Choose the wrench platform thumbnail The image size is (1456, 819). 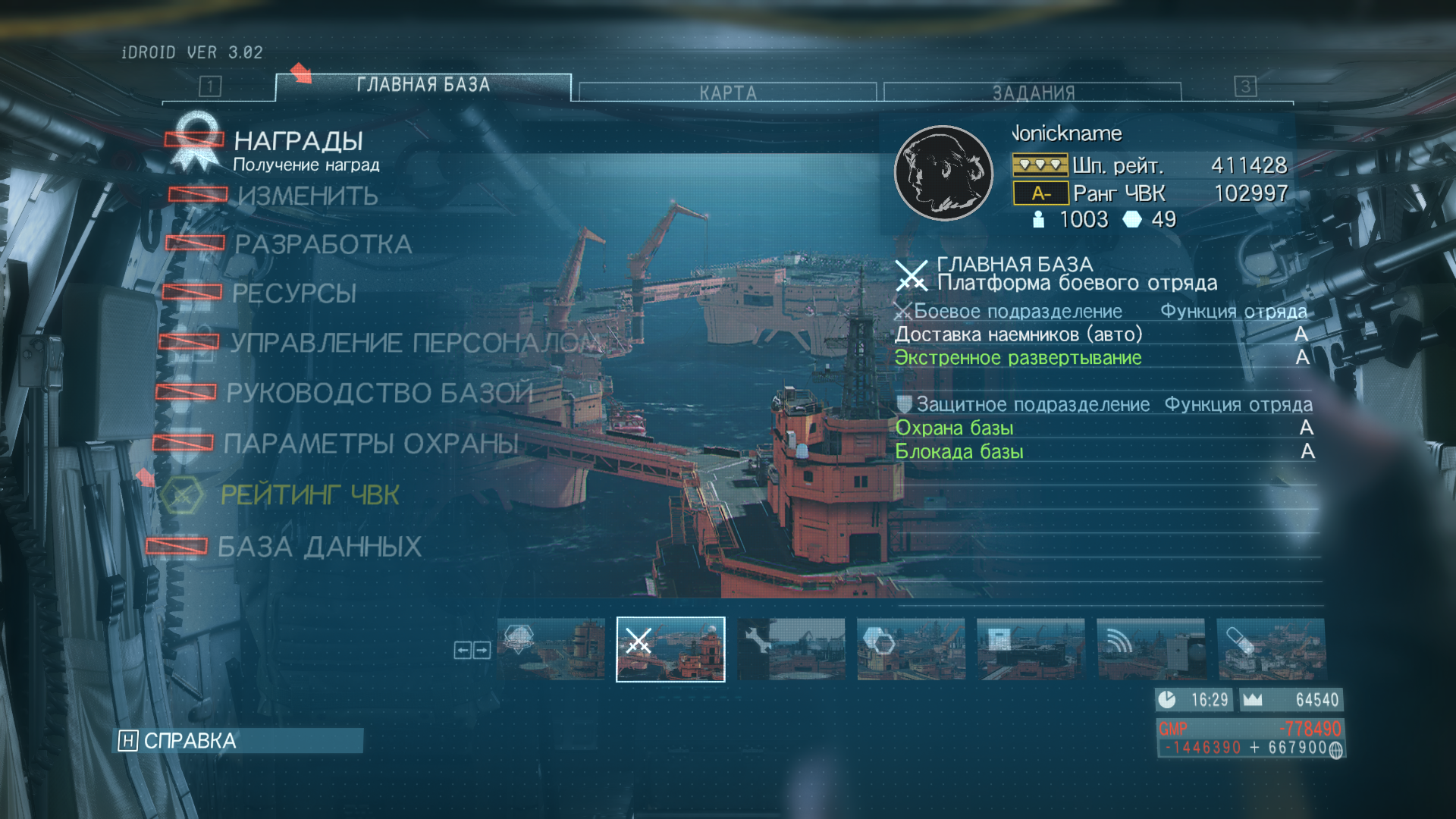pos(791,649)
